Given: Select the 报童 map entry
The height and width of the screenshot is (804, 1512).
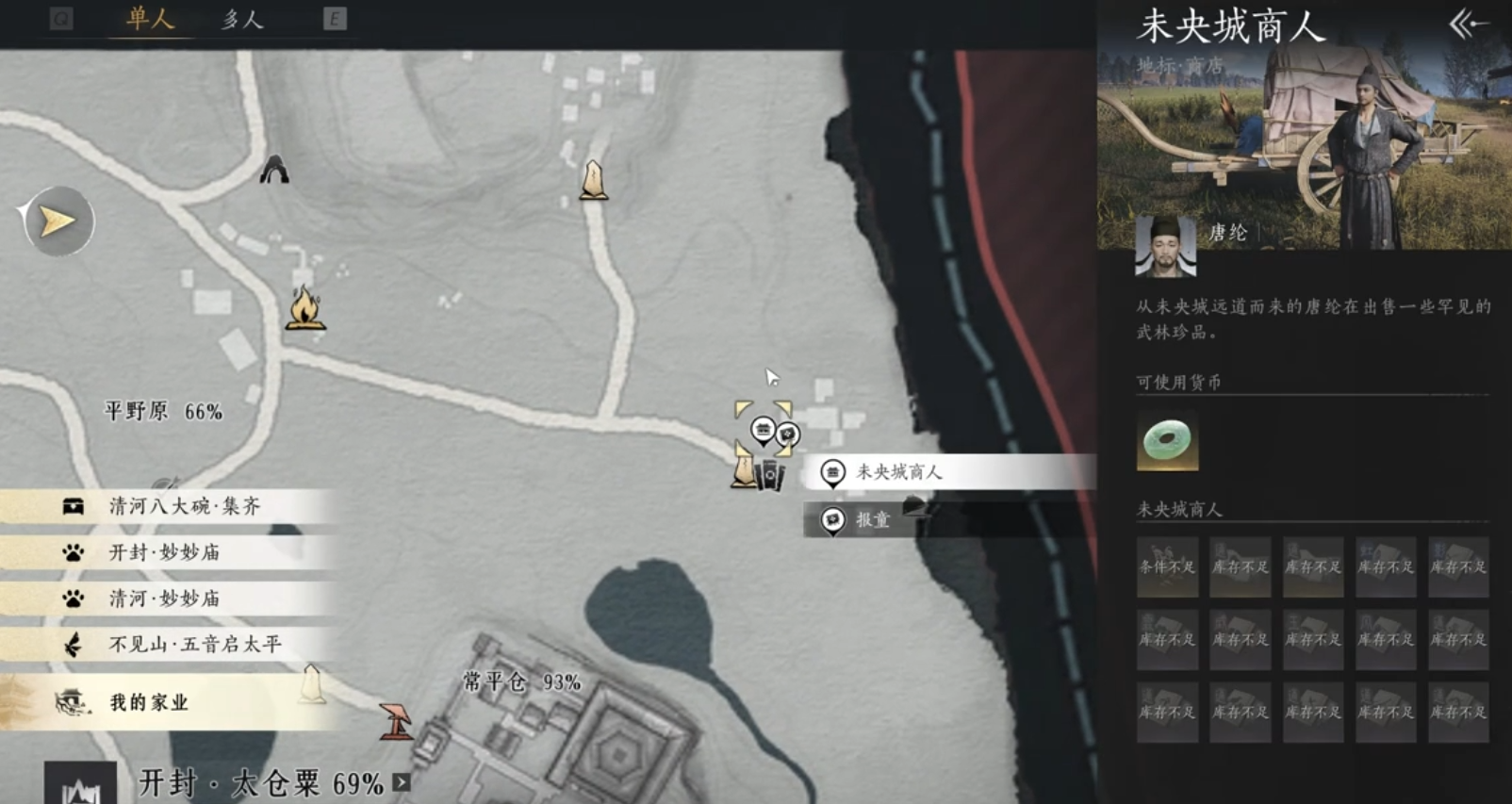Looking at the screenshot, I should pyautogui.click(x=867, y=519).
